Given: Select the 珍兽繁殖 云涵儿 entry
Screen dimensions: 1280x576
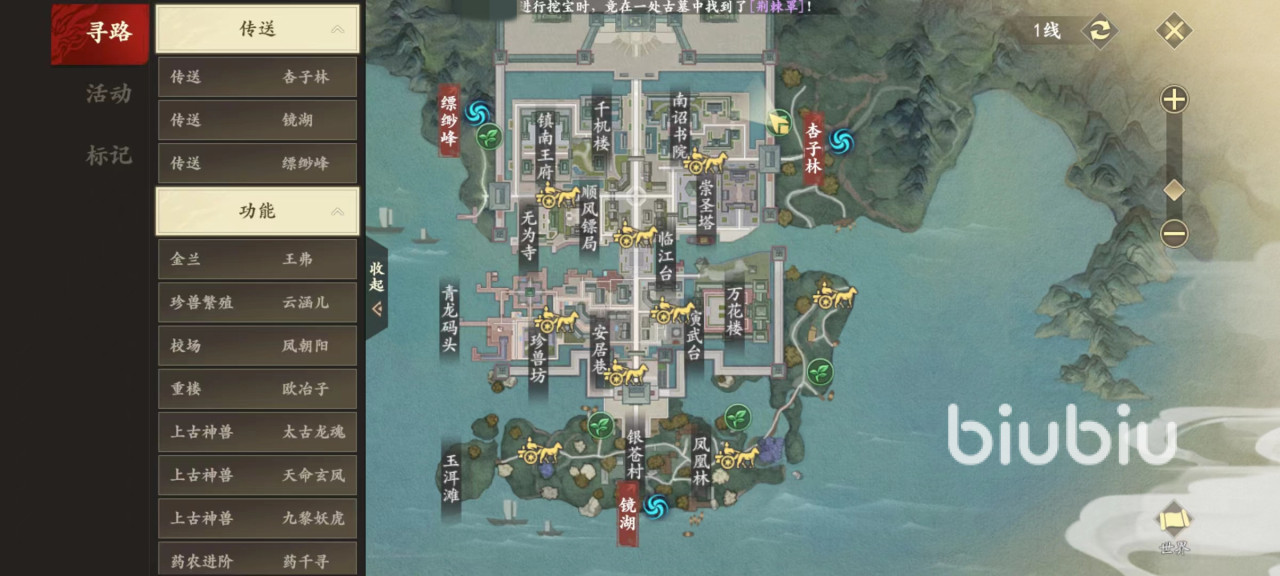Looking at the screenshot, I should [x=257, y=302].
